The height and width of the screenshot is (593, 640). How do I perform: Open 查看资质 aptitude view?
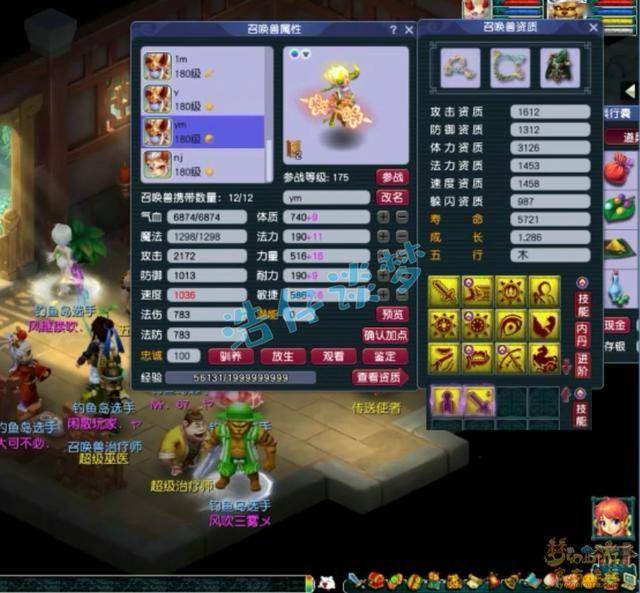(380, 377)
